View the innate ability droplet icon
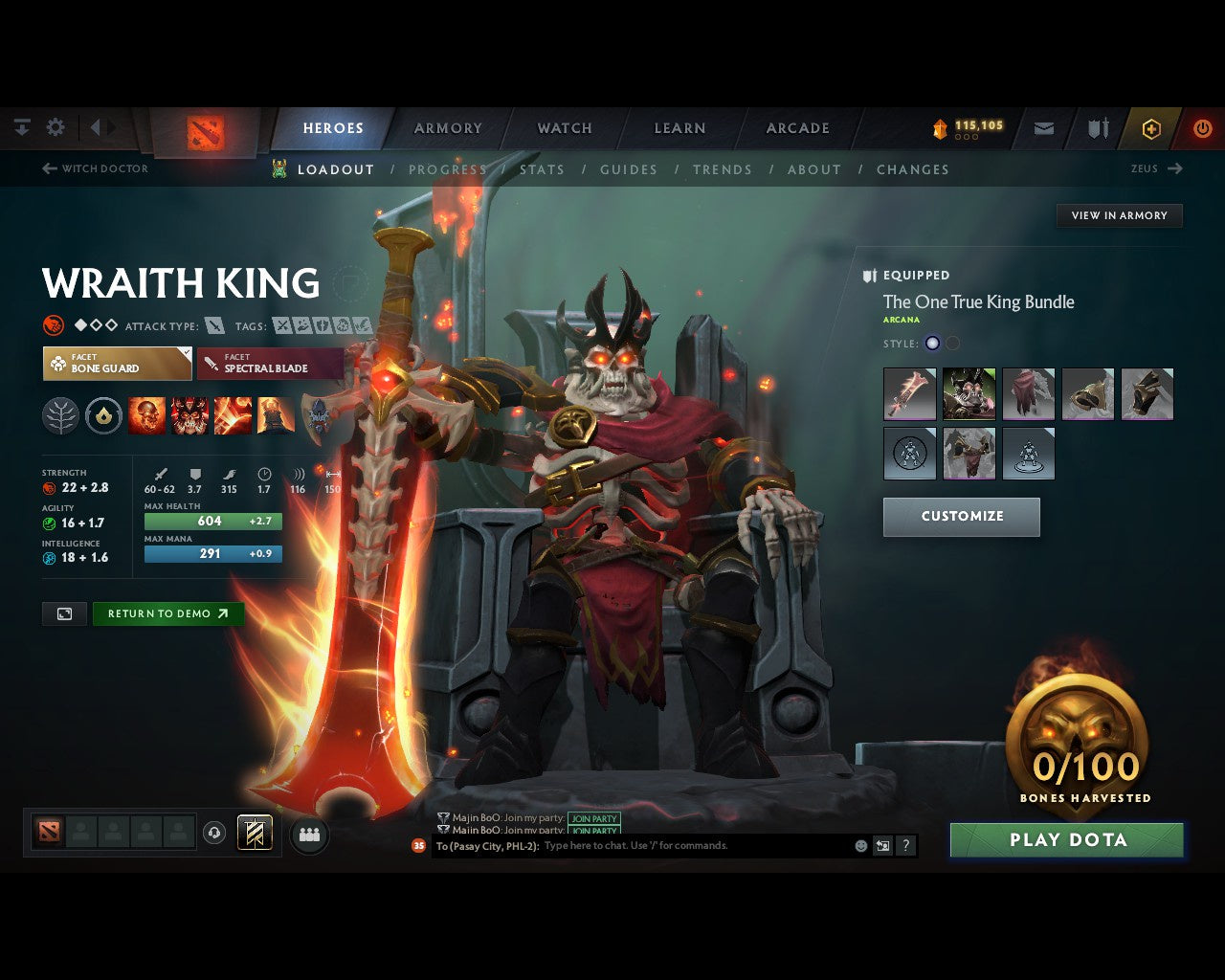 click(x=103, y=414)
